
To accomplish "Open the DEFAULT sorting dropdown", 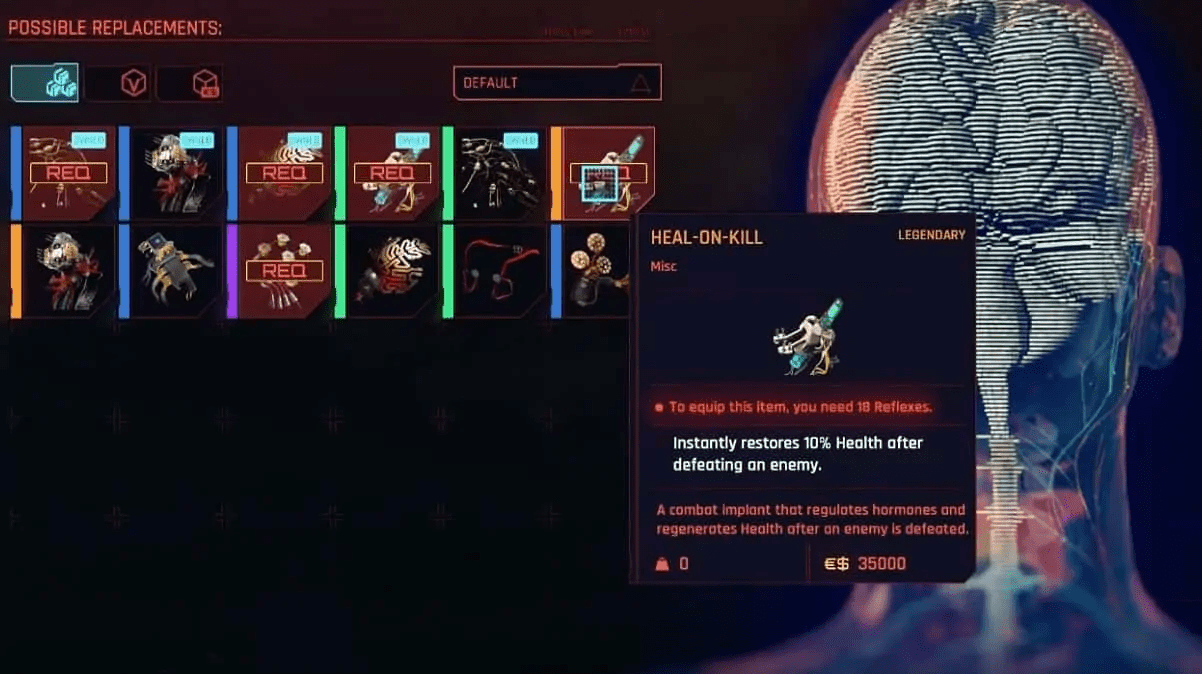I will click(557, 83).
